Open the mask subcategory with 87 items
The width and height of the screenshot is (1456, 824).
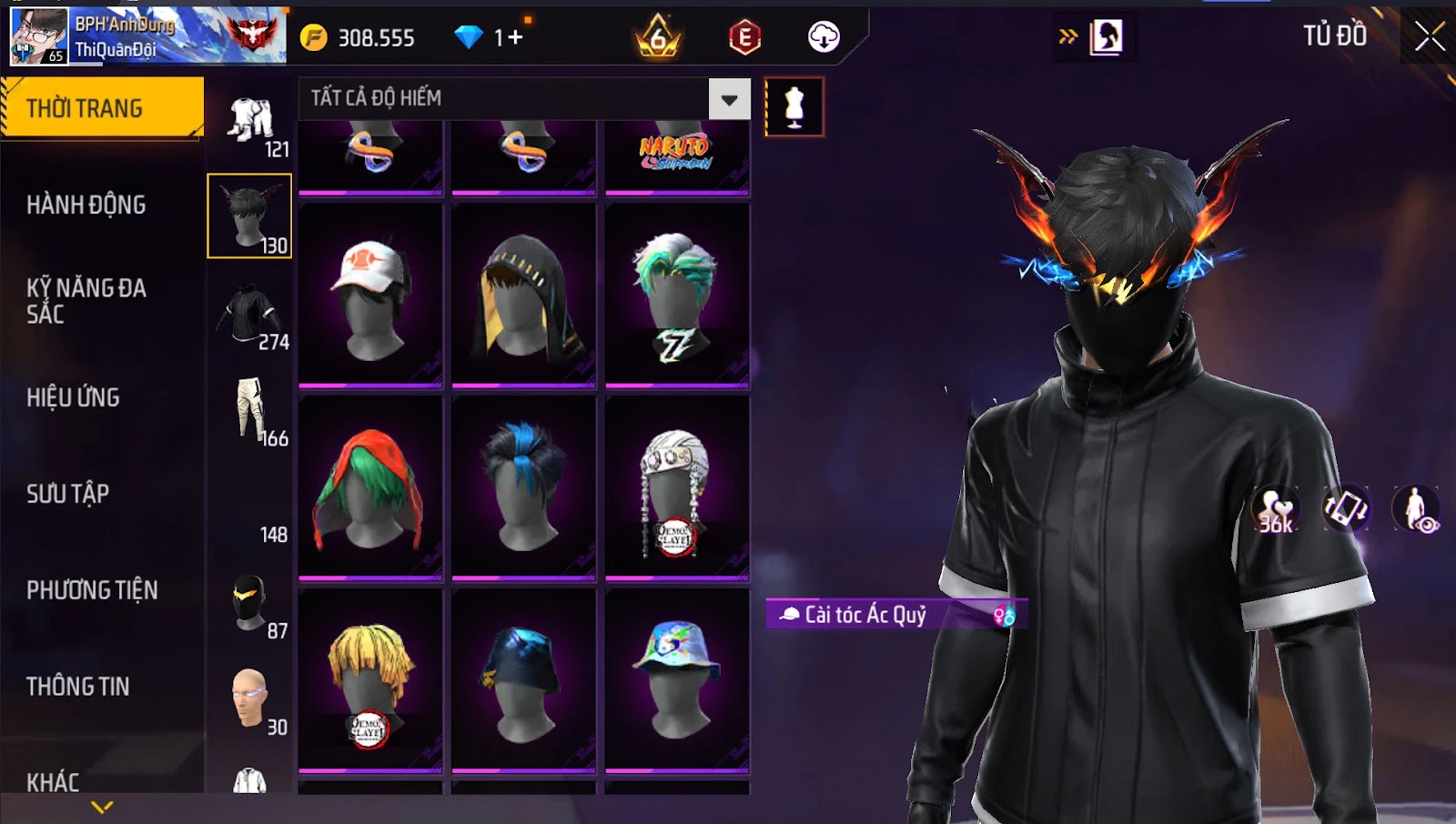(x=250, y=603)
